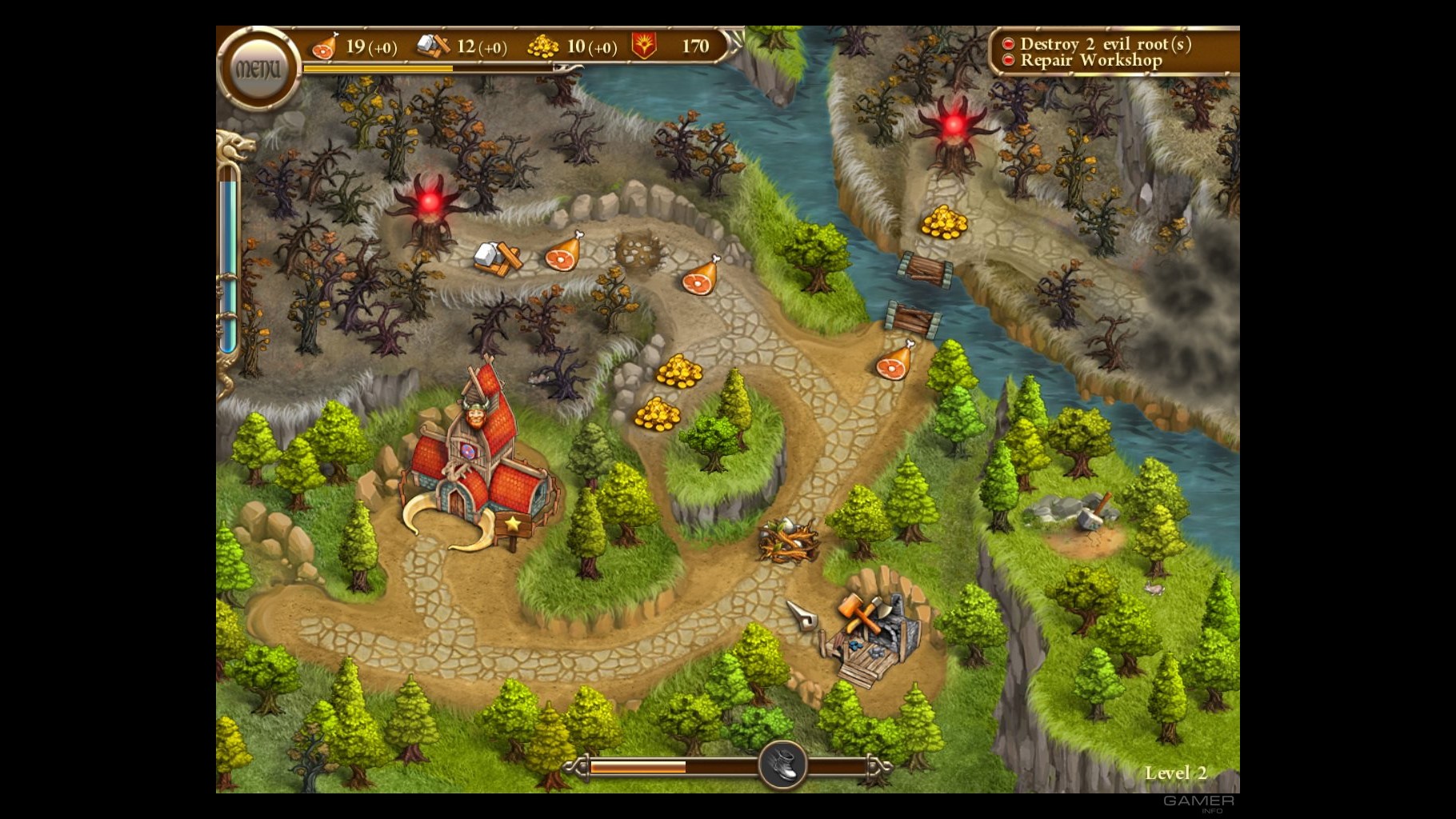Collect the wood and stone bundle on path

(496, 258)
